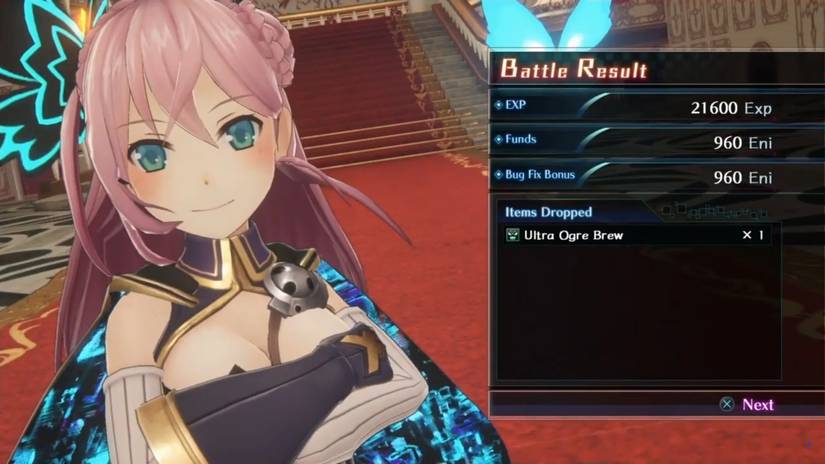The height and width of the screenshot is (464, 825).
Task: Select the Ultra Ogre Brew dropped item
Action: click(581, 235)
